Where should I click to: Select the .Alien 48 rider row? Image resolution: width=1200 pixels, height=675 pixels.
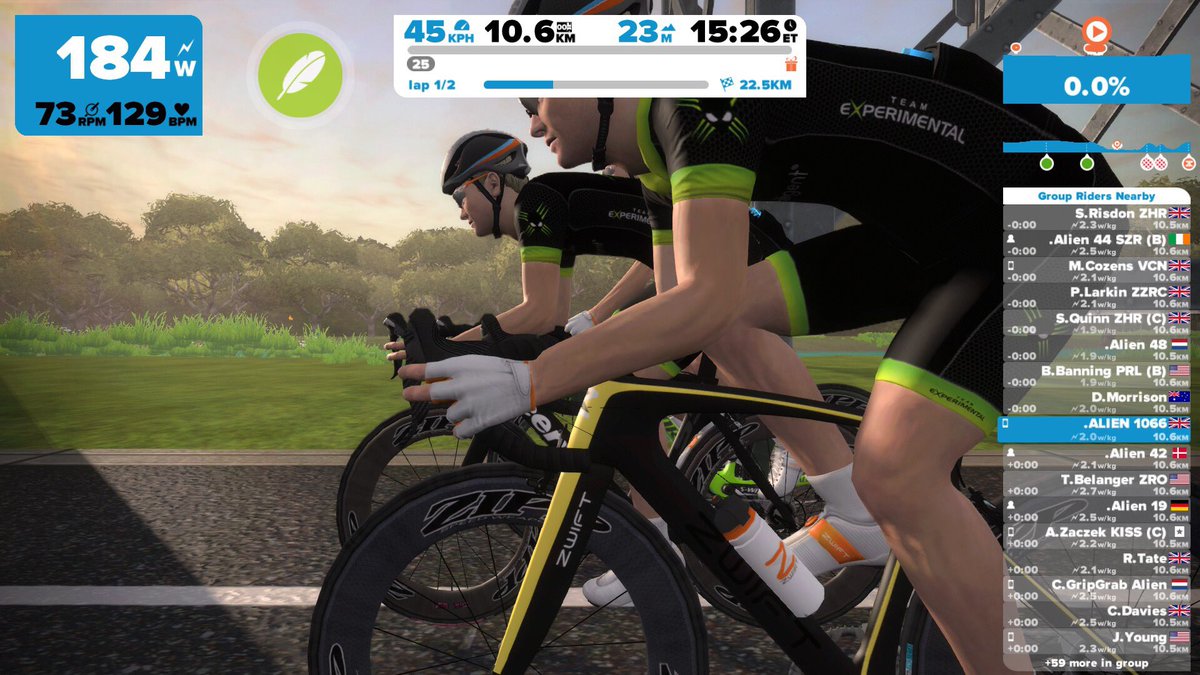(1096, 350)
